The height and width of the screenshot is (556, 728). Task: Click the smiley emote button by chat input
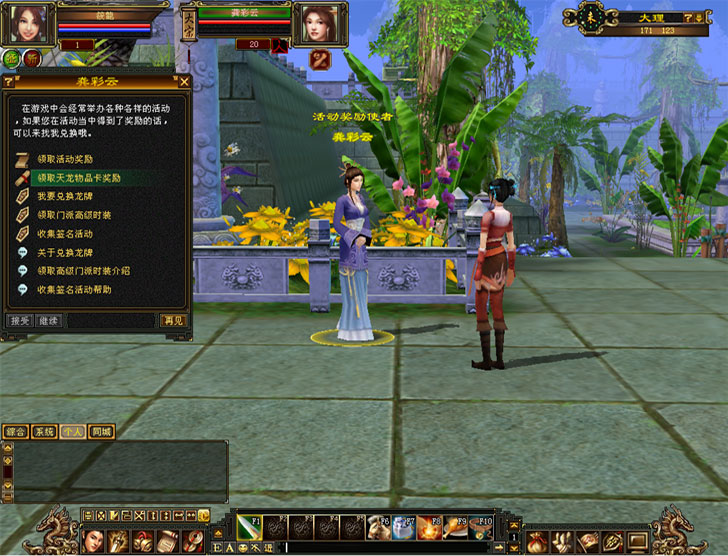242,548
